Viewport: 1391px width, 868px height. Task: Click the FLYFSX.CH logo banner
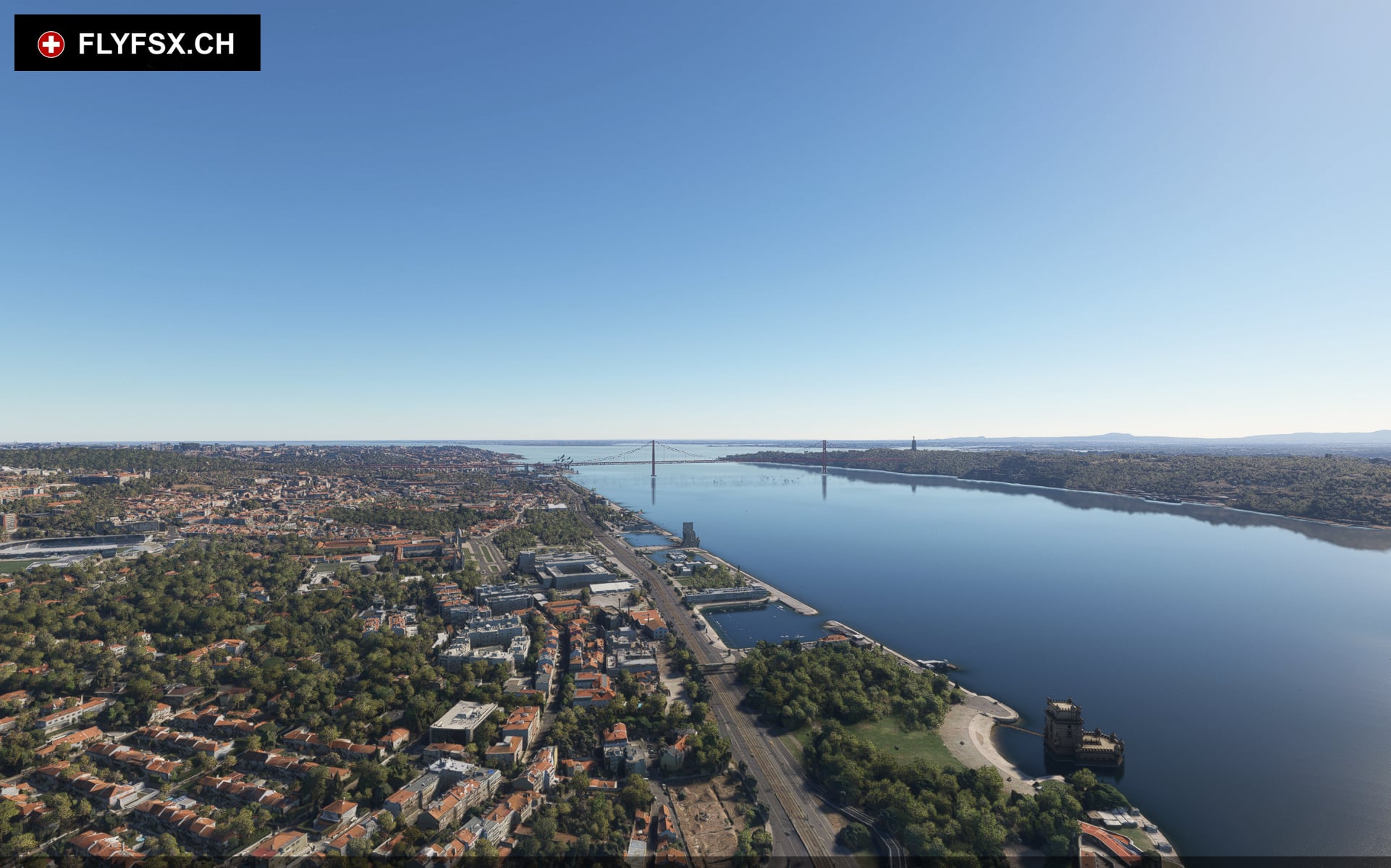point(138,43)
